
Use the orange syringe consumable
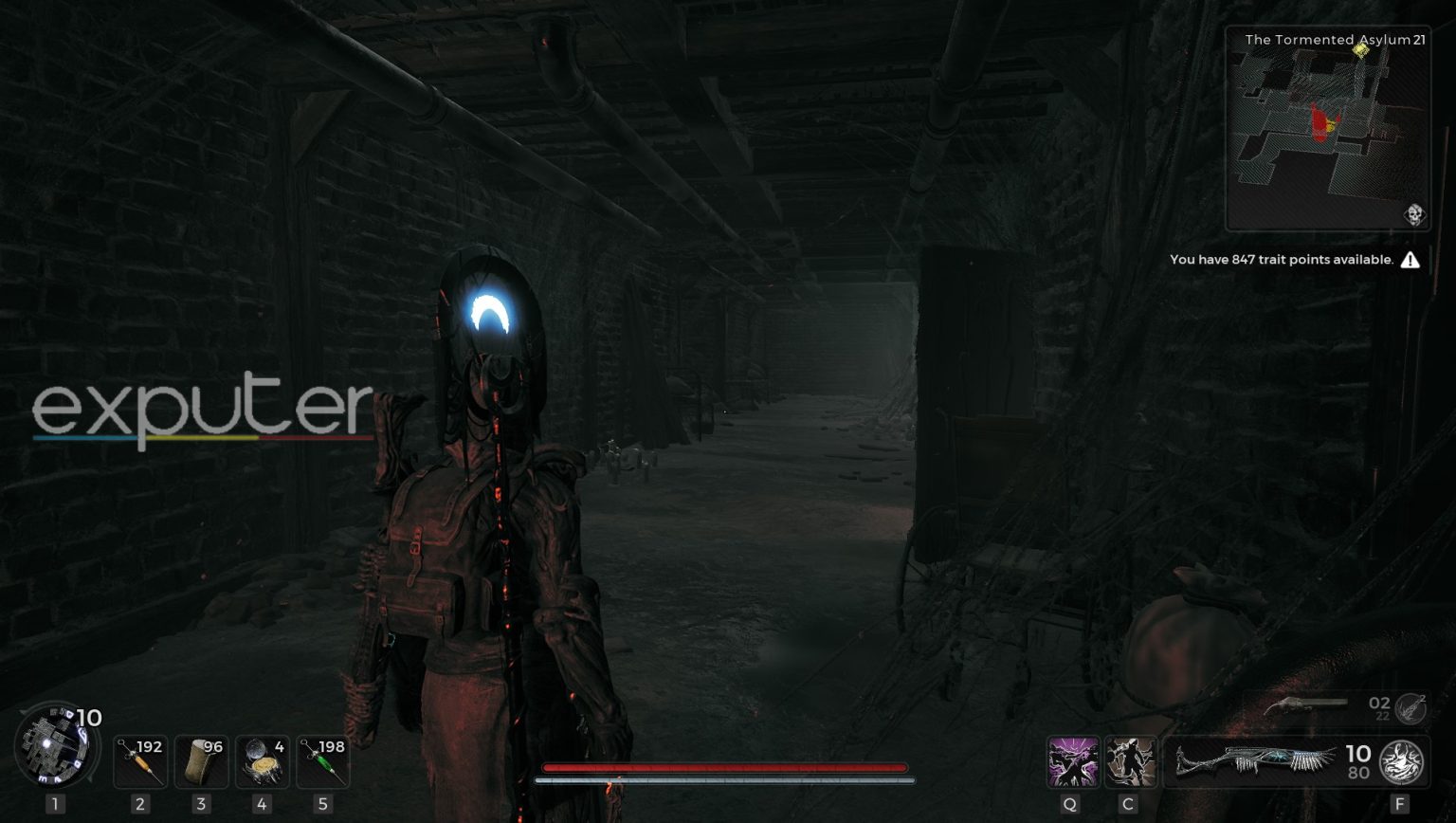coord(139,761)
